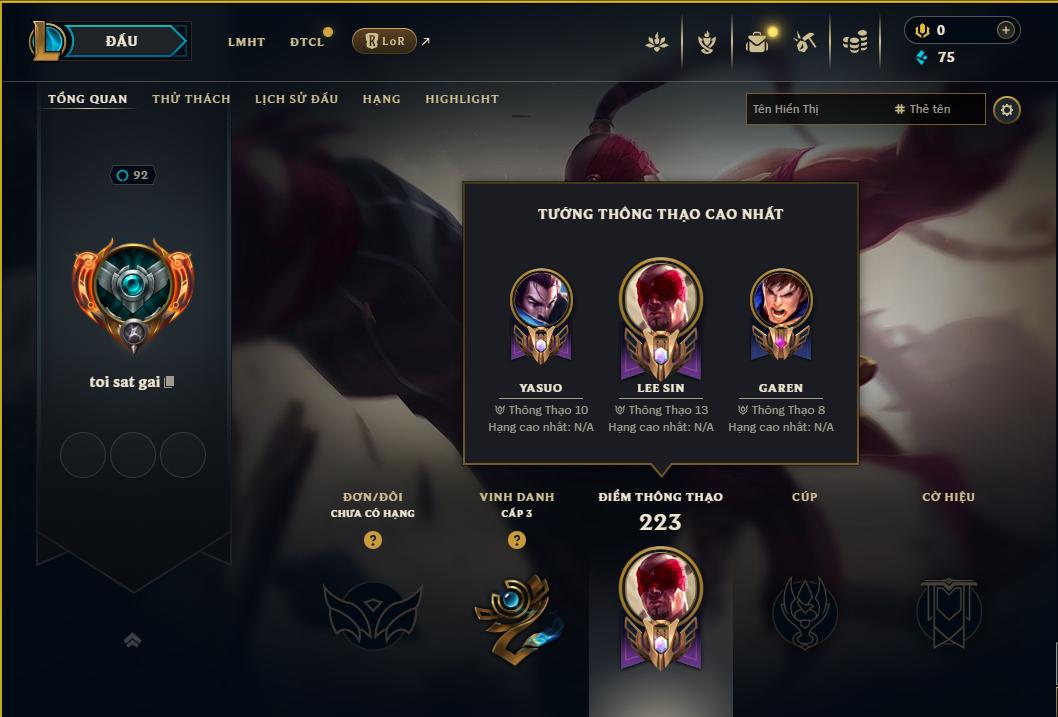Switch to the THỬ THÁCH tab
Screen dimensions: 1058x717
pyautogui.click(x=191, y=99)
